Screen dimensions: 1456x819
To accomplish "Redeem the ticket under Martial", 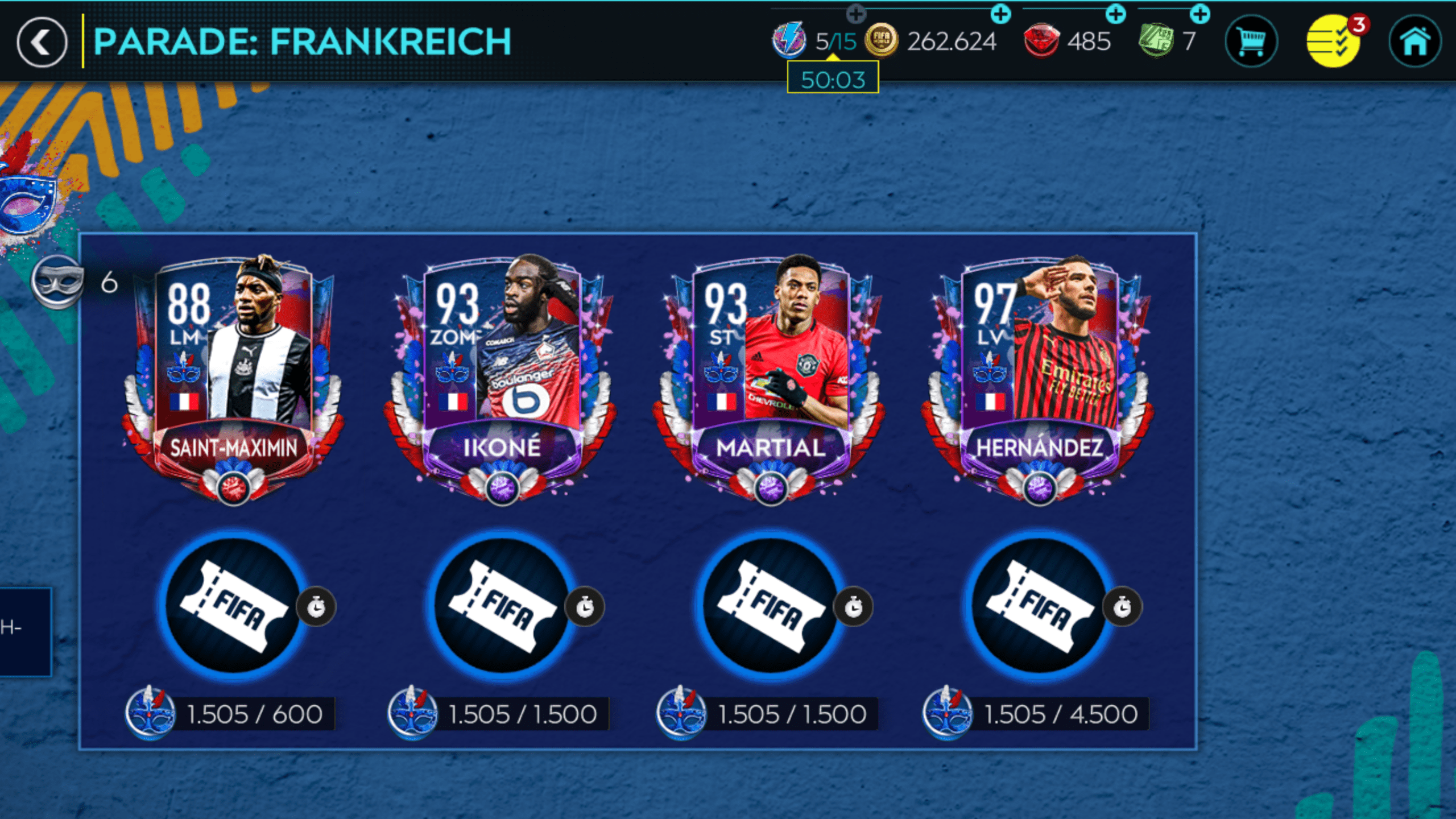I will (x=771, y=606).
